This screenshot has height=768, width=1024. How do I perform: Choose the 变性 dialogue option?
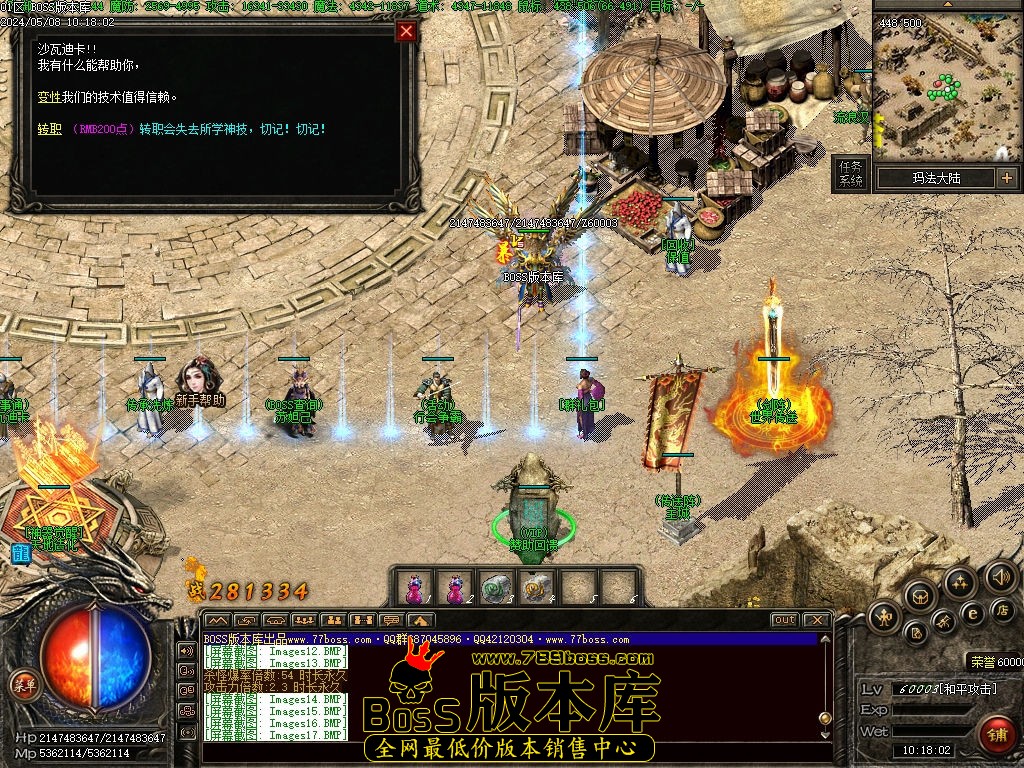49,97
